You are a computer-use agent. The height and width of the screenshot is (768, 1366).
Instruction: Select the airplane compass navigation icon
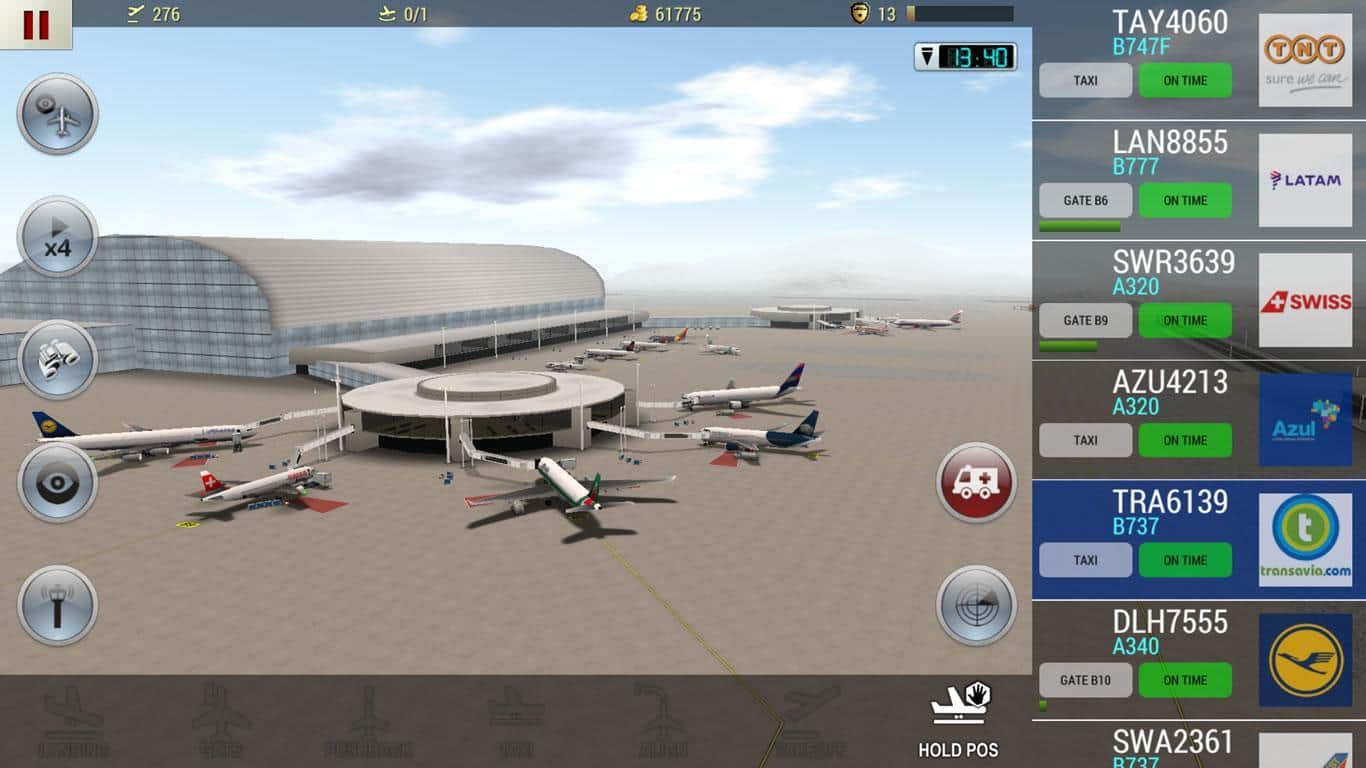point(57,113)
